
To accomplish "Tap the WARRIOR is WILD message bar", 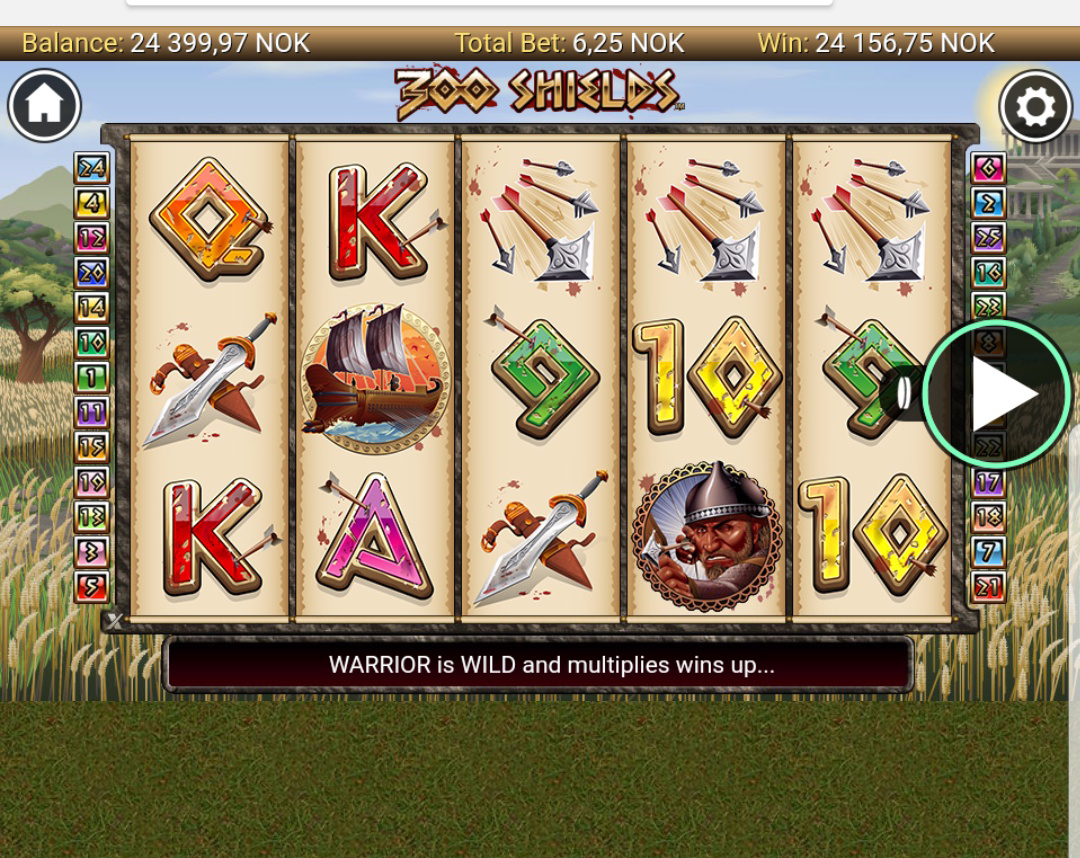I will [x=539, y=665].
